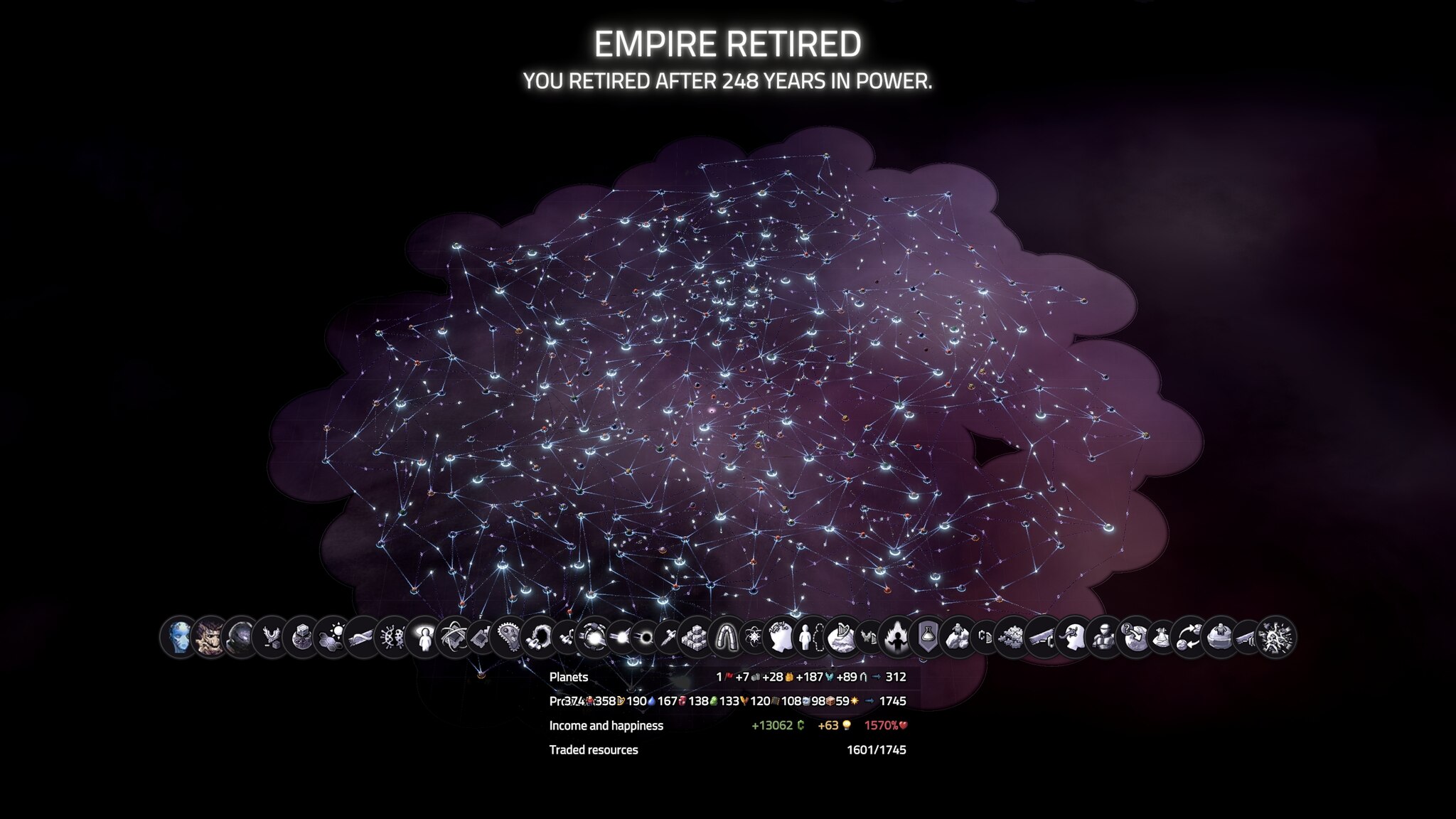The image size is (1456, 819).
Task: Inspect the white arch technology icon
Action: (724, 636)
